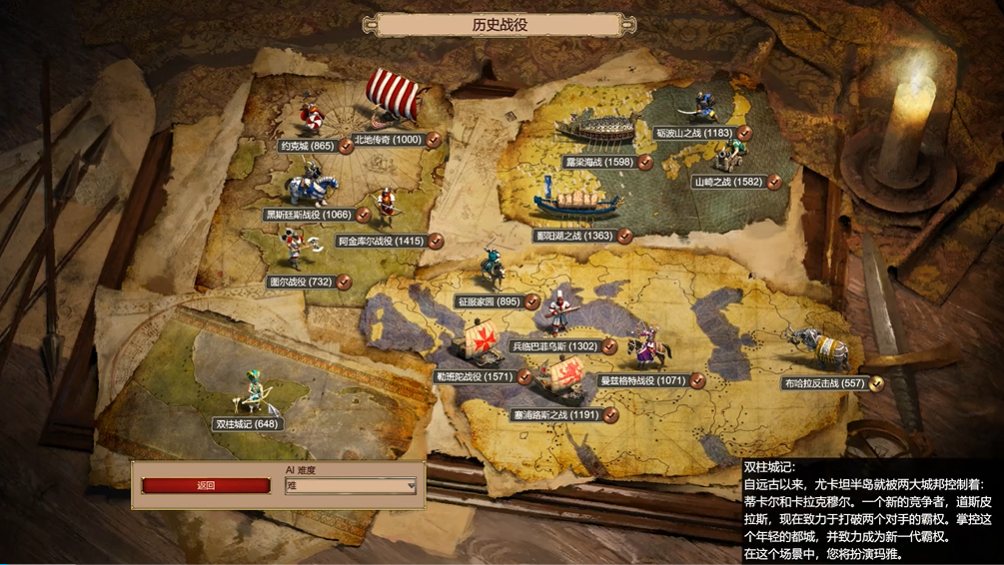The height and width of the screenshot is (565, 1004).
Task: Open the AI 难度 difficulty dropdown
Action: 350,486
